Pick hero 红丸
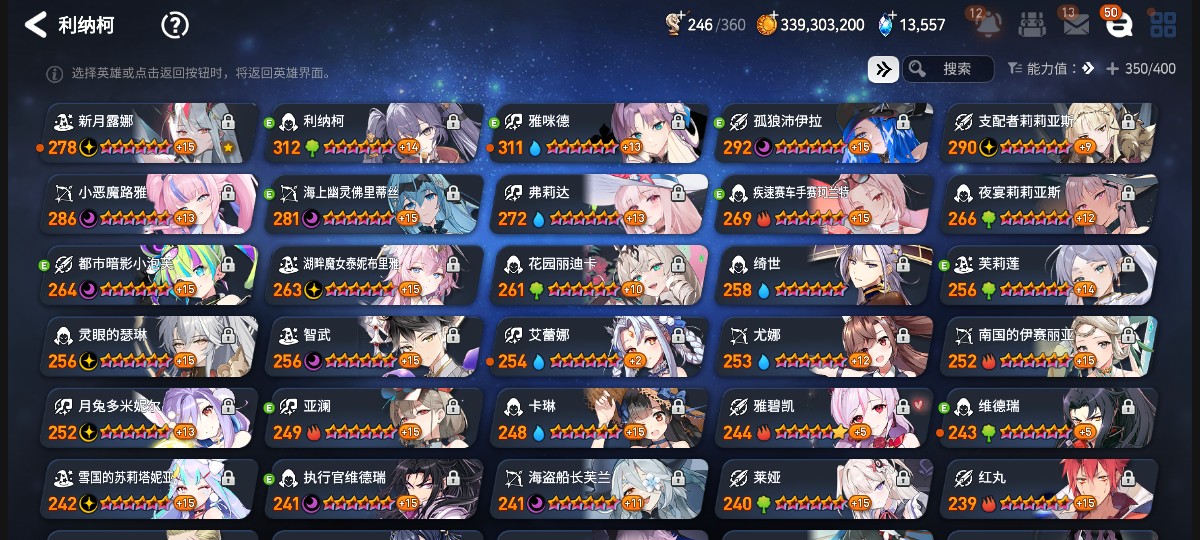Screen dimensions: 1200x540 [x=1050, y=489]
